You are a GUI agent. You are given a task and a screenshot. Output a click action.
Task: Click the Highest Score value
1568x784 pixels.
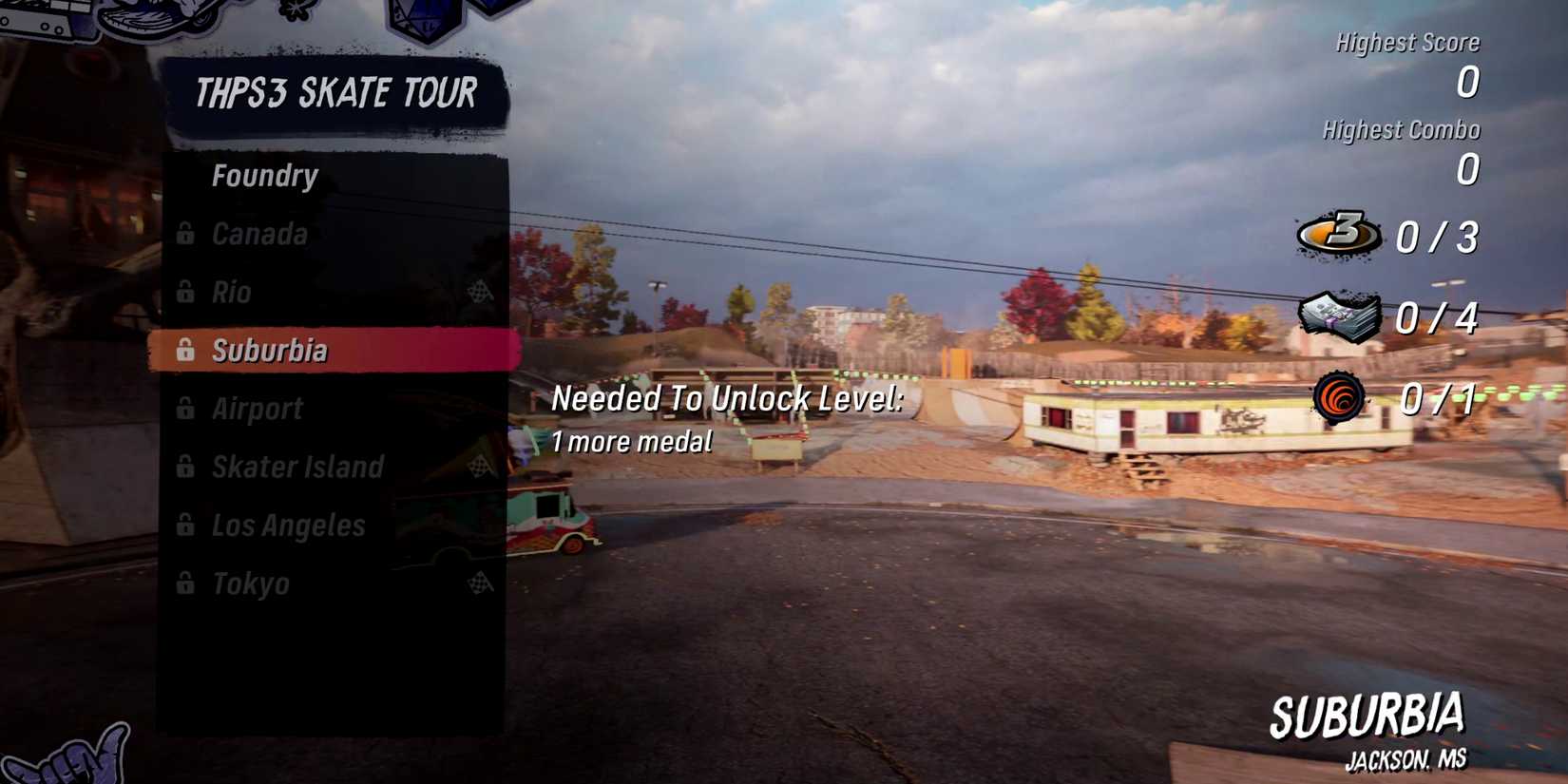[1467, 84]
